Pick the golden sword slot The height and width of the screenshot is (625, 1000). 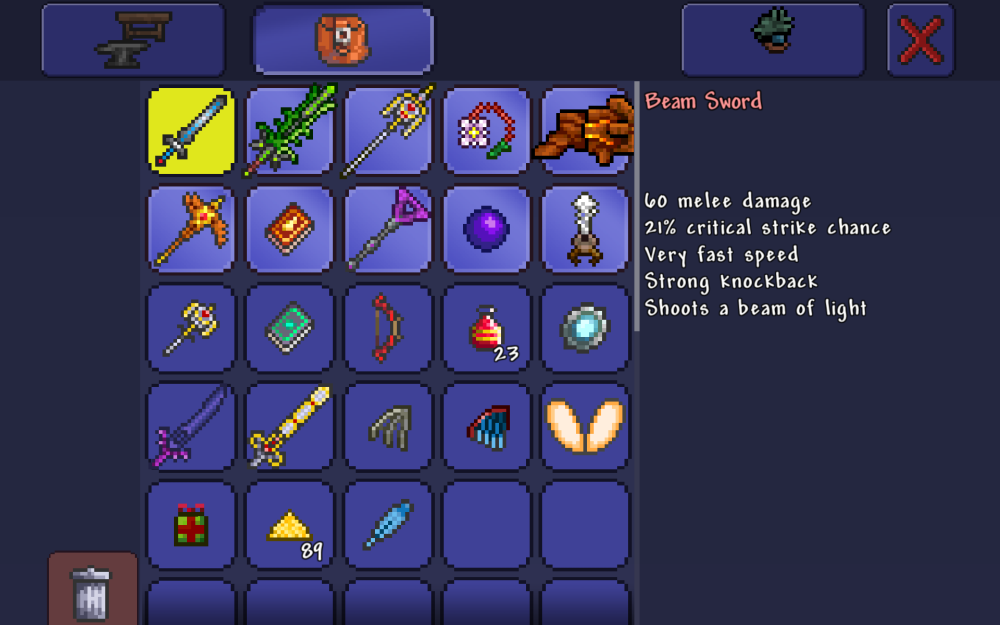(x=290, y=426)
